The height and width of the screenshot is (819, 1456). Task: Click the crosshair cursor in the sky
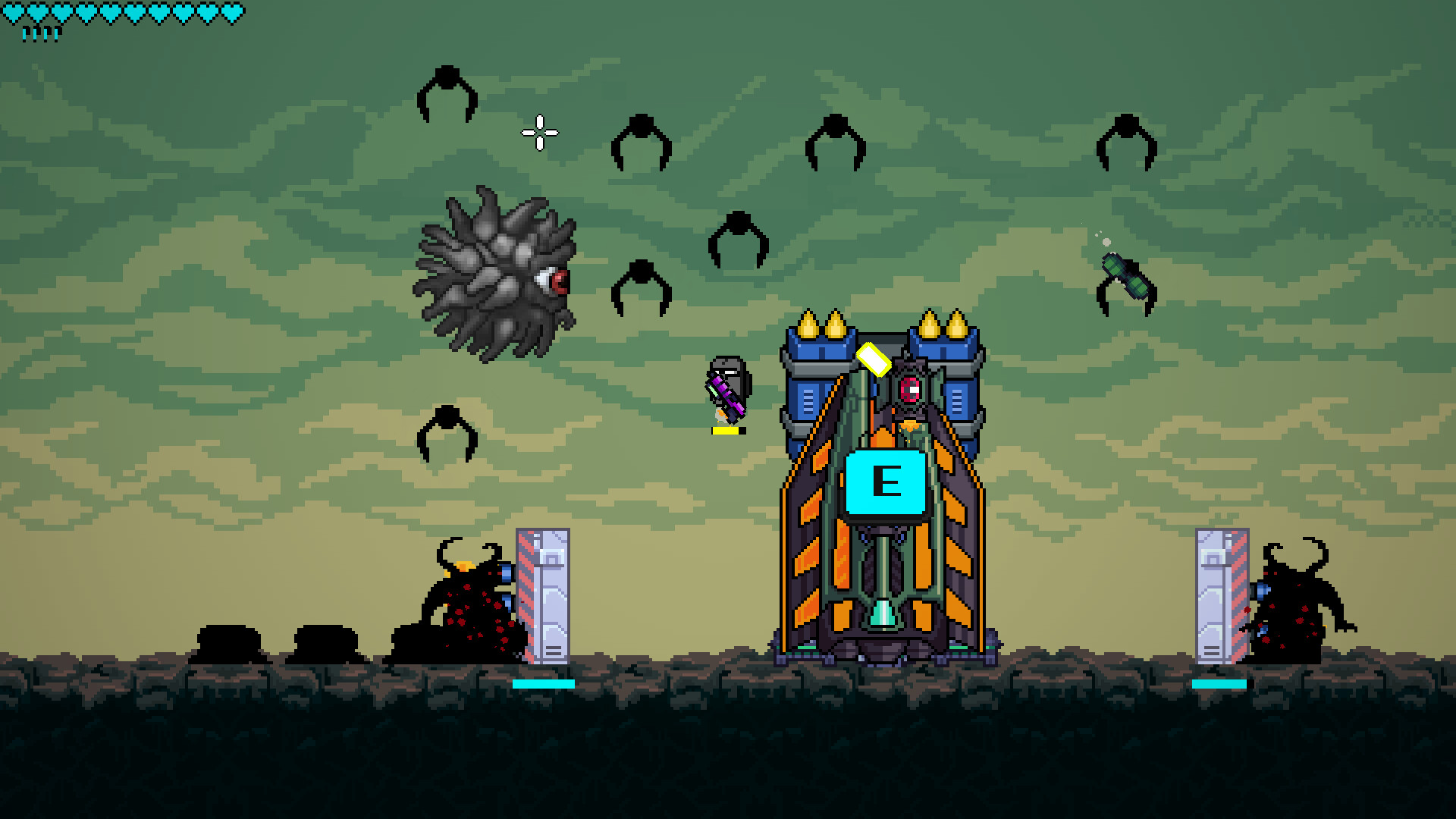(x=538, y=133)
